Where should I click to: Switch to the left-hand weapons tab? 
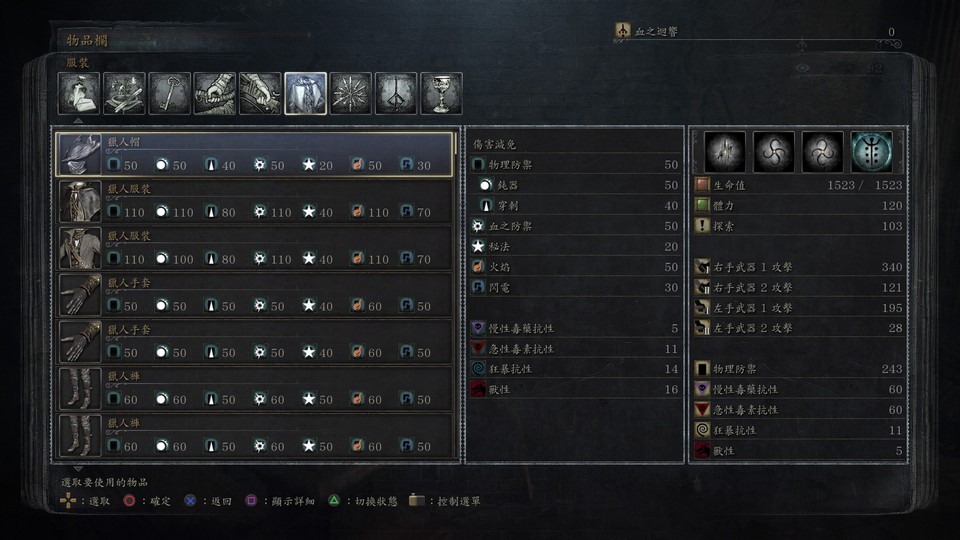[x=260, y=93]
